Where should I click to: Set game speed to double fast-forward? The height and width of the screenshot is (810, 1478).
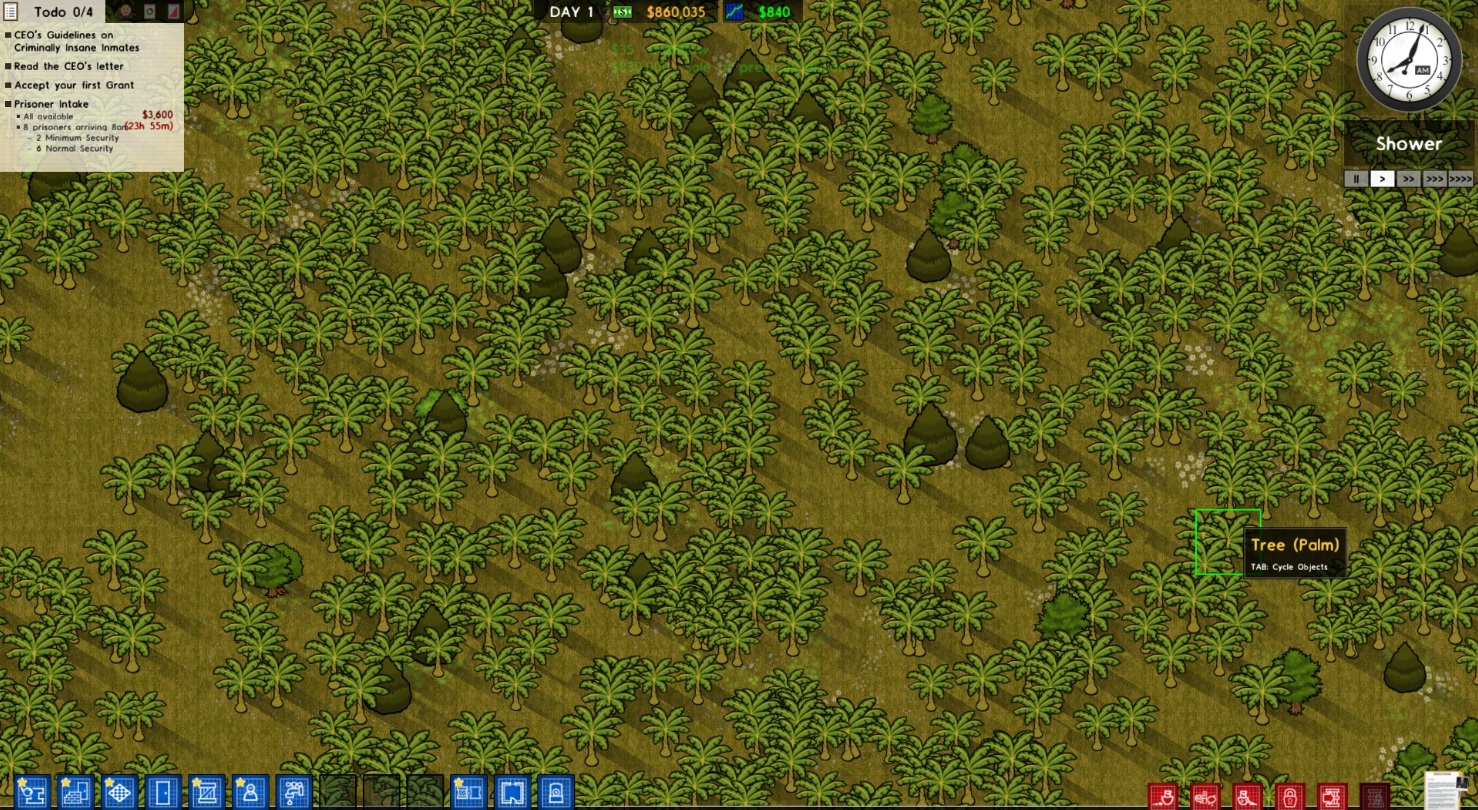coord(1408,179)
